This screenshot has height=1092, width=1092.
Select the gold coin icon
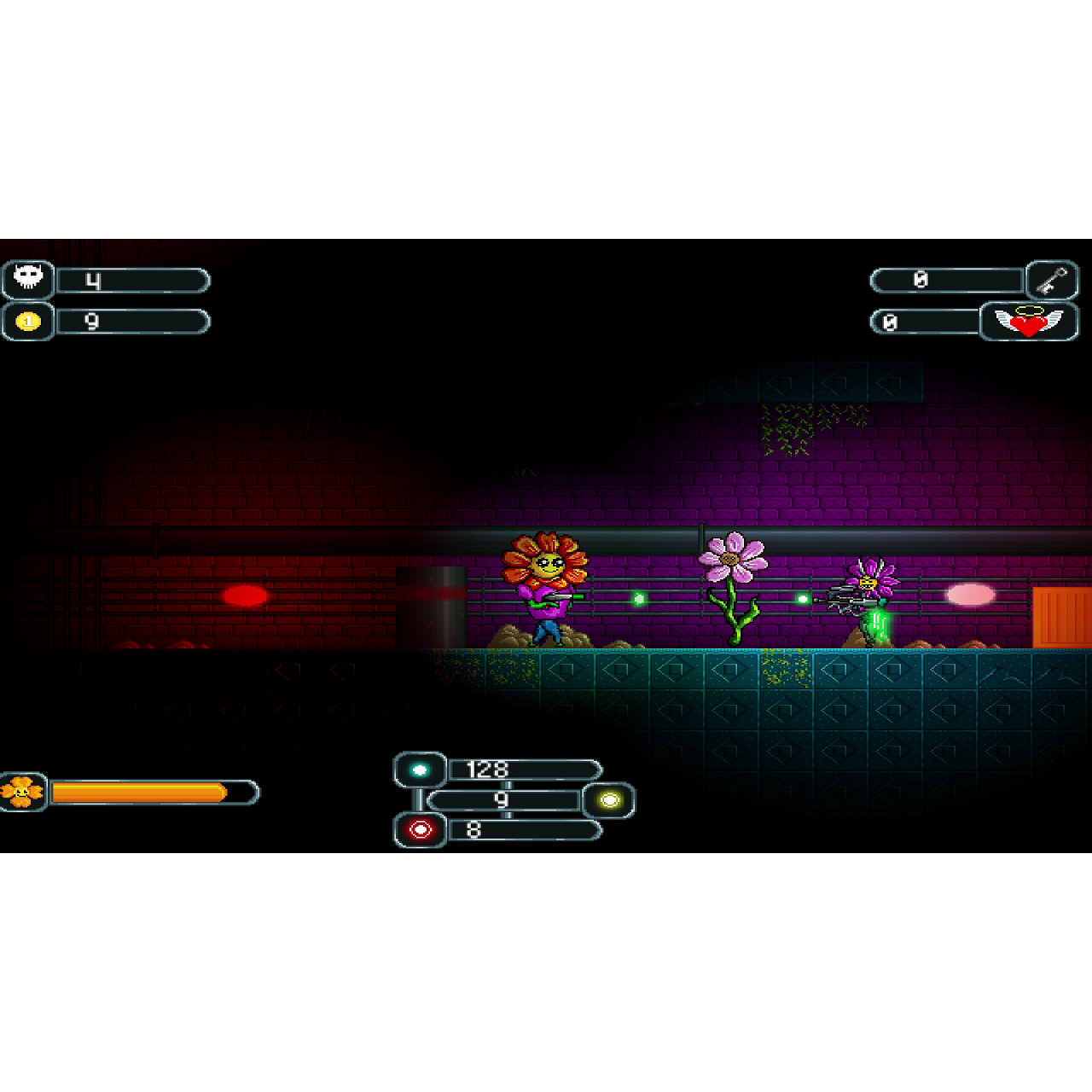coord(28,320)
